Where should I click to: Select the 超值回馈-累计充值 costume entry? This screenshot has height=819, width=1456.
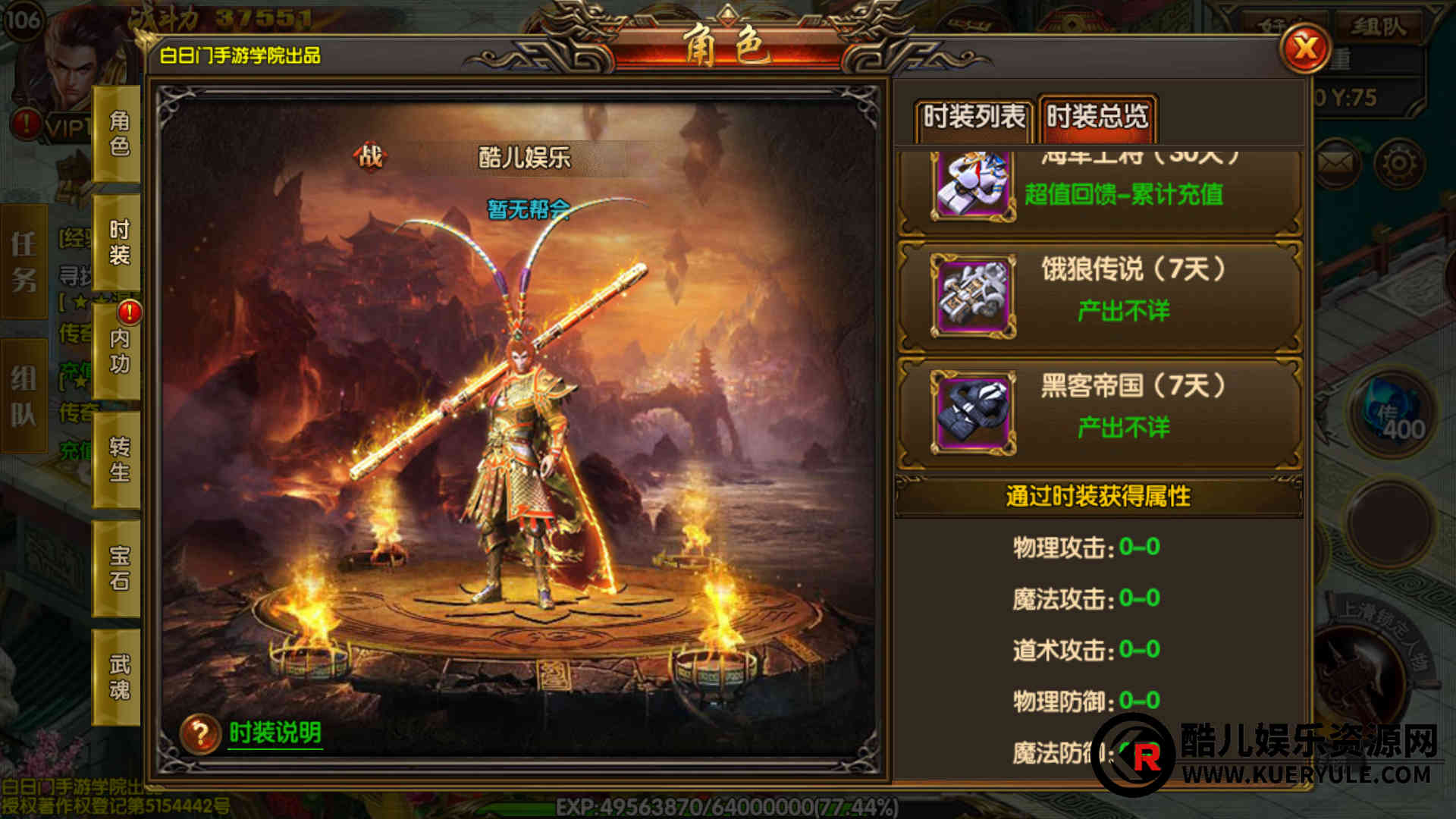tap(1100, 191)
